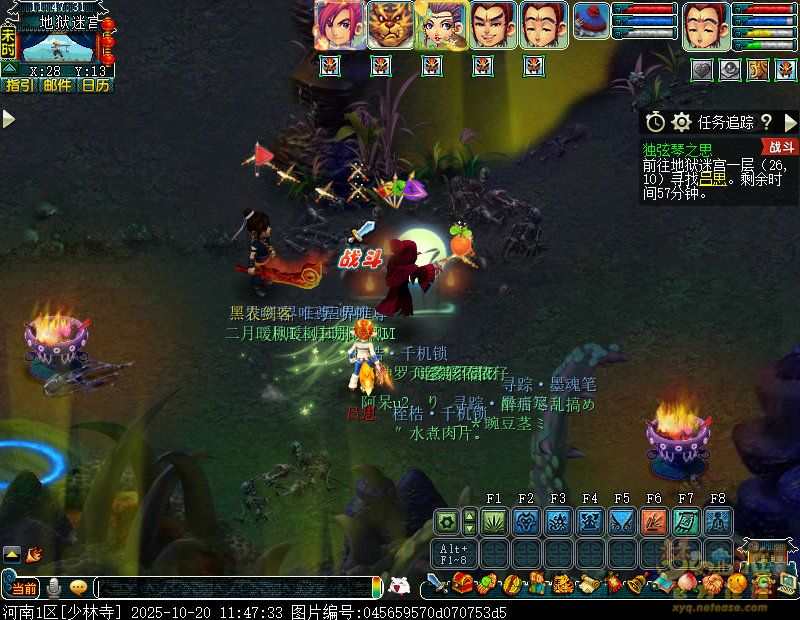
Task: Activate the F1 green leaf skill
Action: [494, 521]
